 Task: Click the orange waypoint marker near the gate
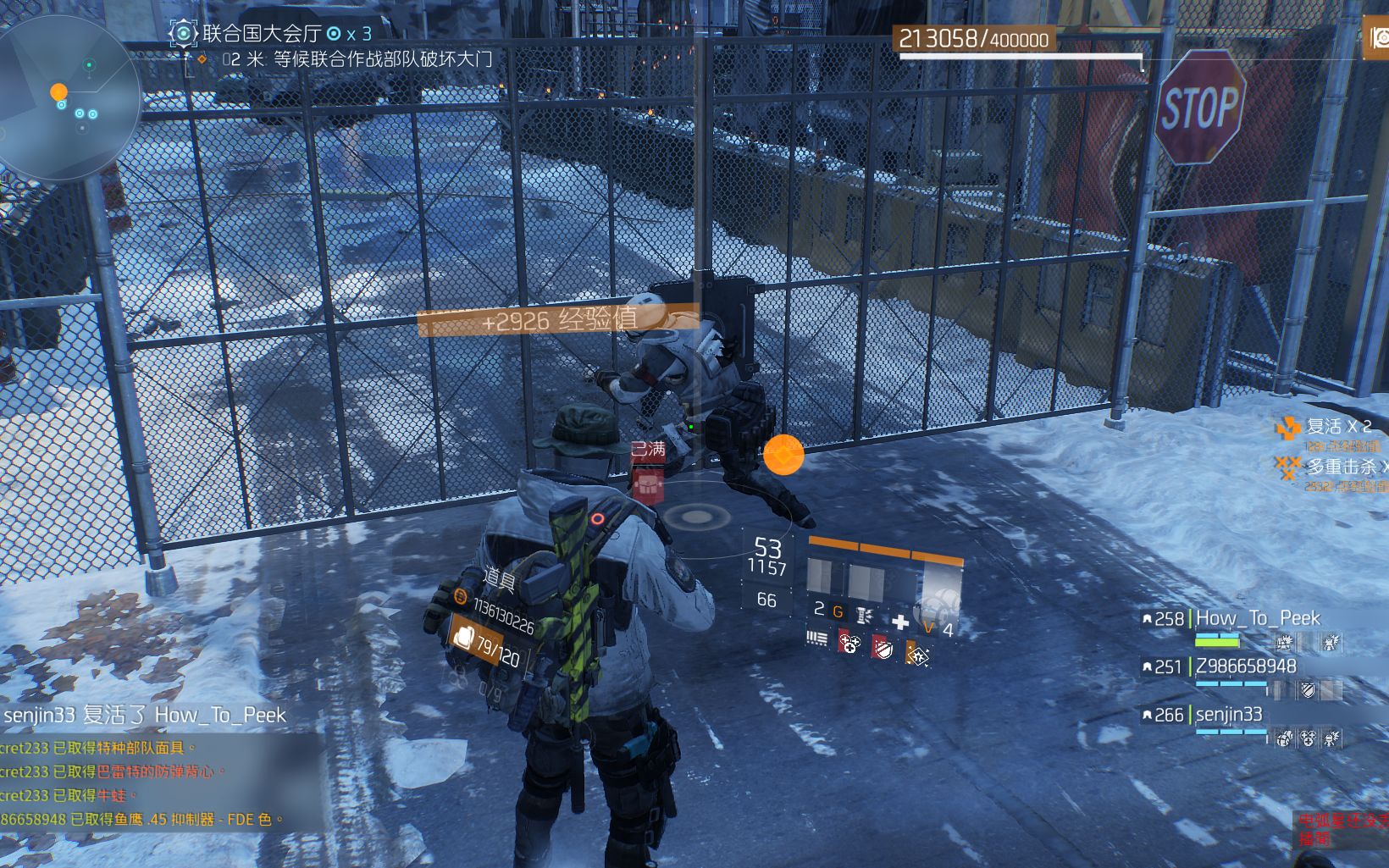(783, 455)
